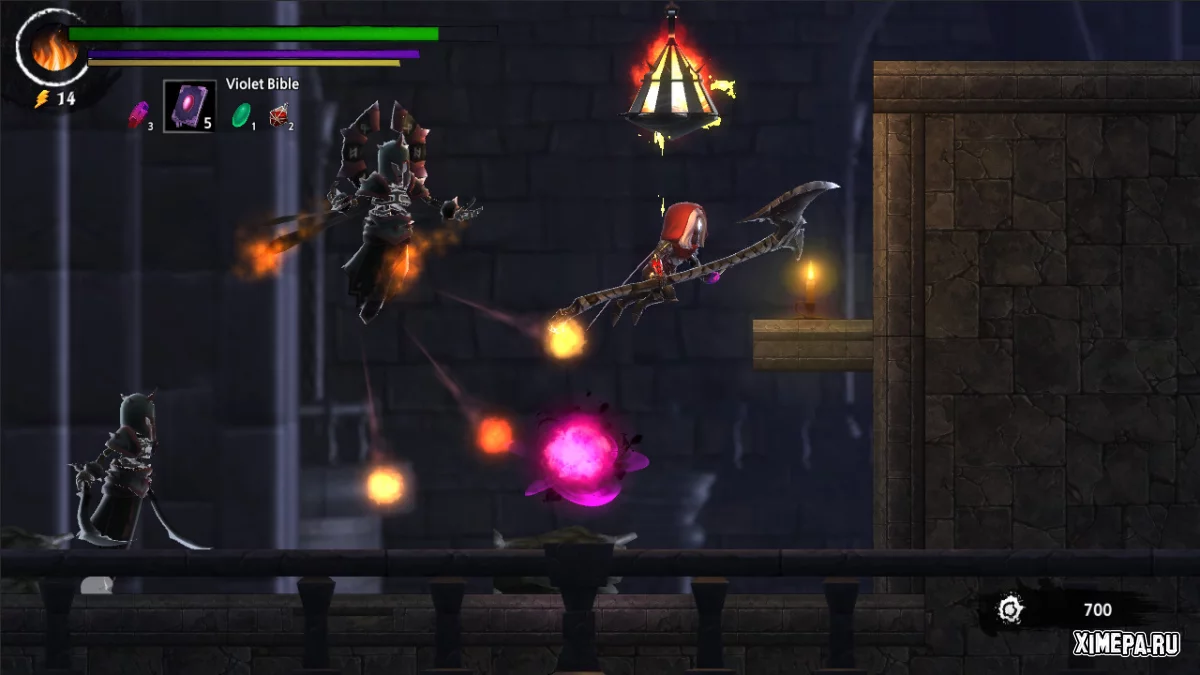This screenshot has width=1200, height=675.
Task: Pick the red bound pouch item
Action: (279, 116)
